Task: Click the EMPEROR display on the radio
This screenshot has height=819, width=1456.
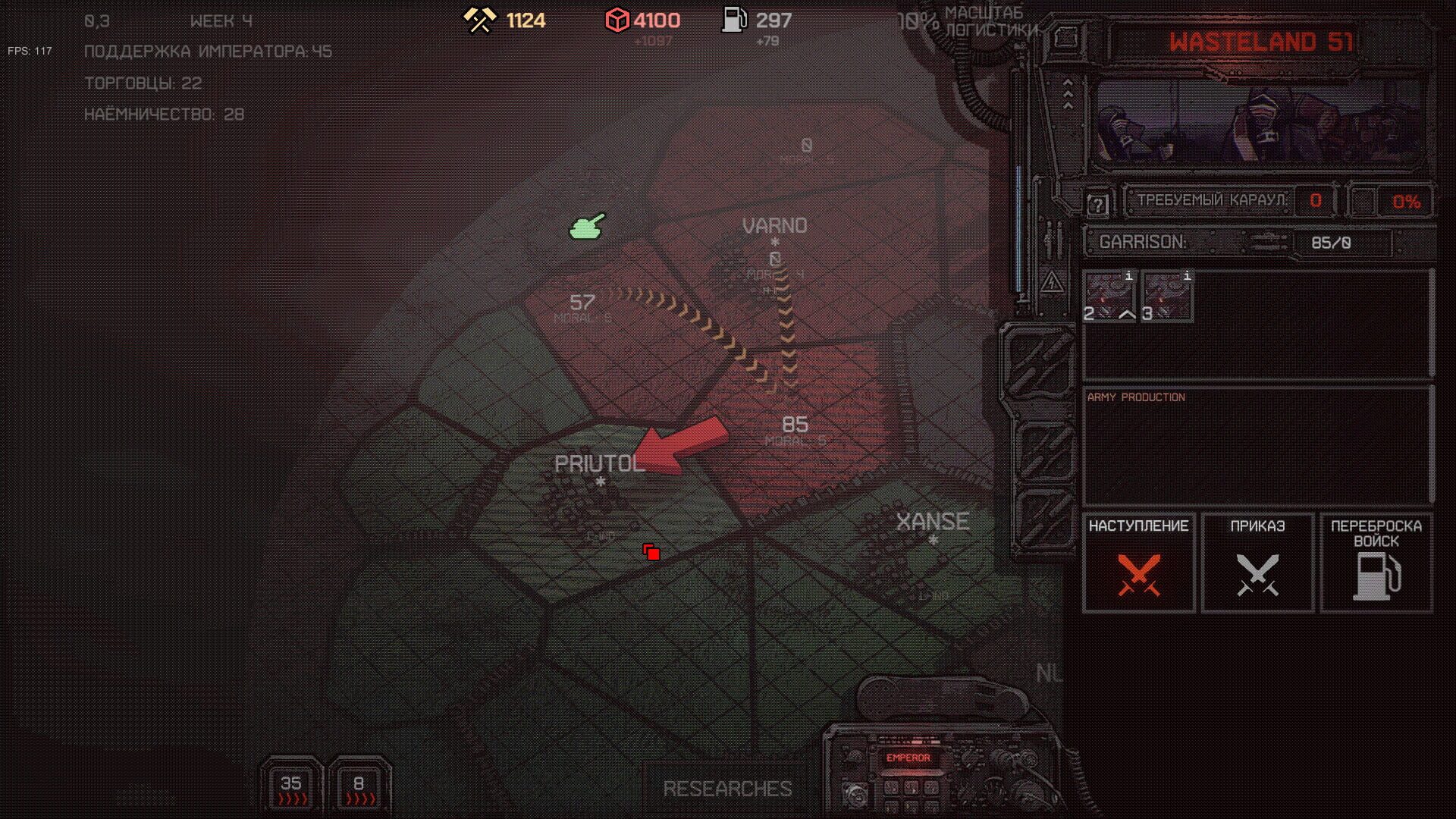Action: (x=908, y=758)
